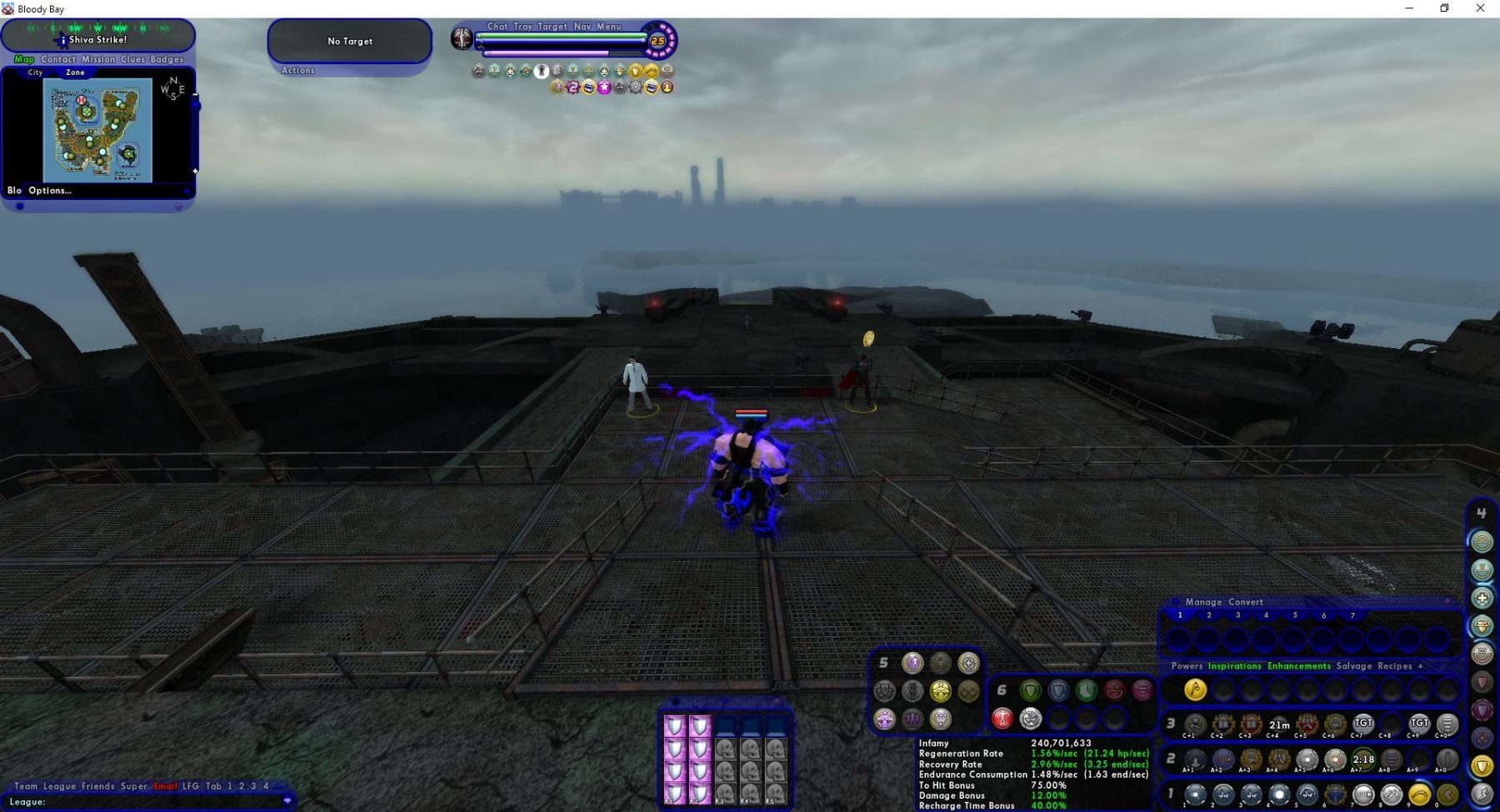Open the main Menu
The width and height of the screenshot is (1500, 812).
[x=609, y=27]
